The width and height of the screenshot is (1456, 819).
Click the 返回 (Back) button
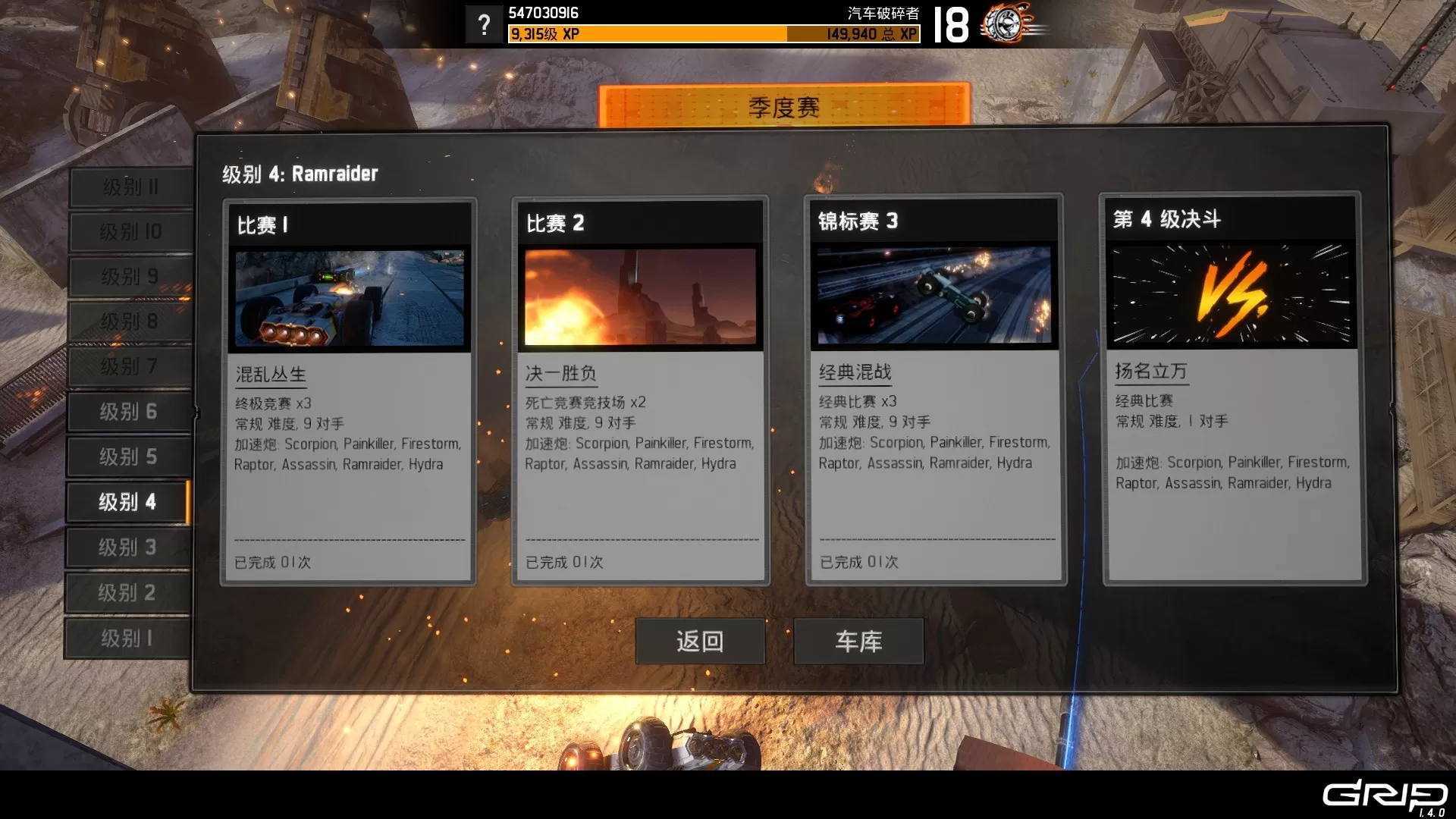tap(699, 642)
